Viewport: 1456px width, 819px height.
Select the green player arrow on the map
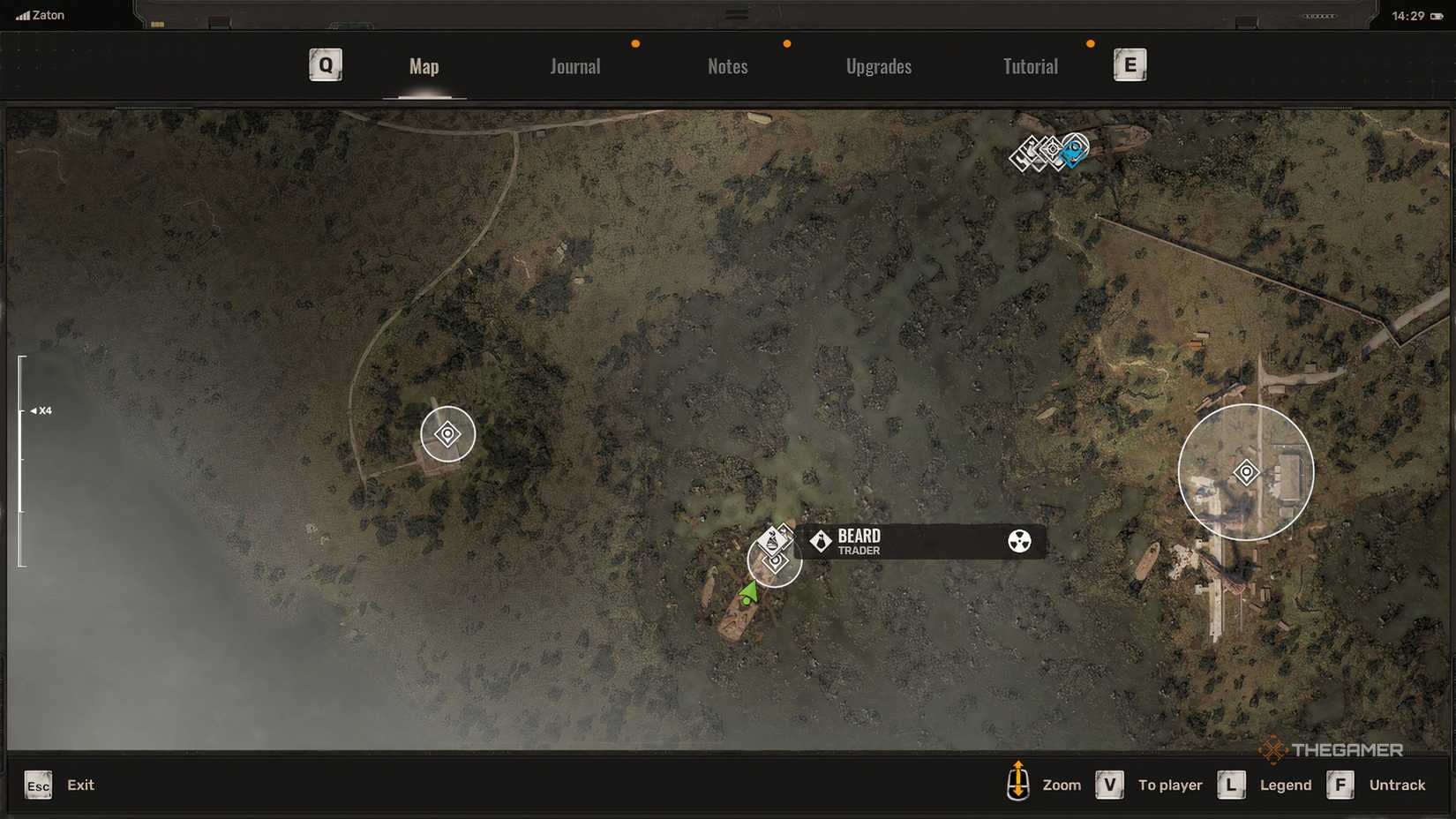(749, 591)
